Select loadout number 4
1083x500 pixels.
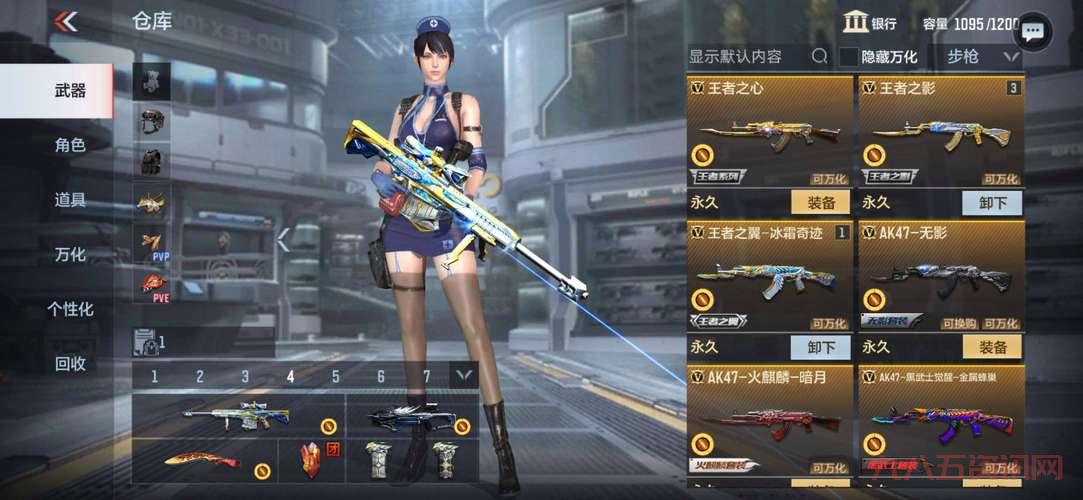click(290, 377)
